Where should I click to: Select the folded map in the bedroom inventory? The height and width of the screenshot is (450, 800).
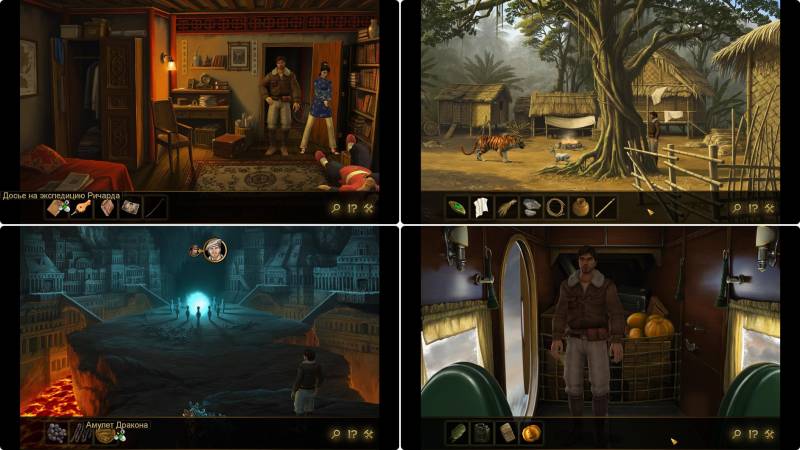(x=130, y=208)
